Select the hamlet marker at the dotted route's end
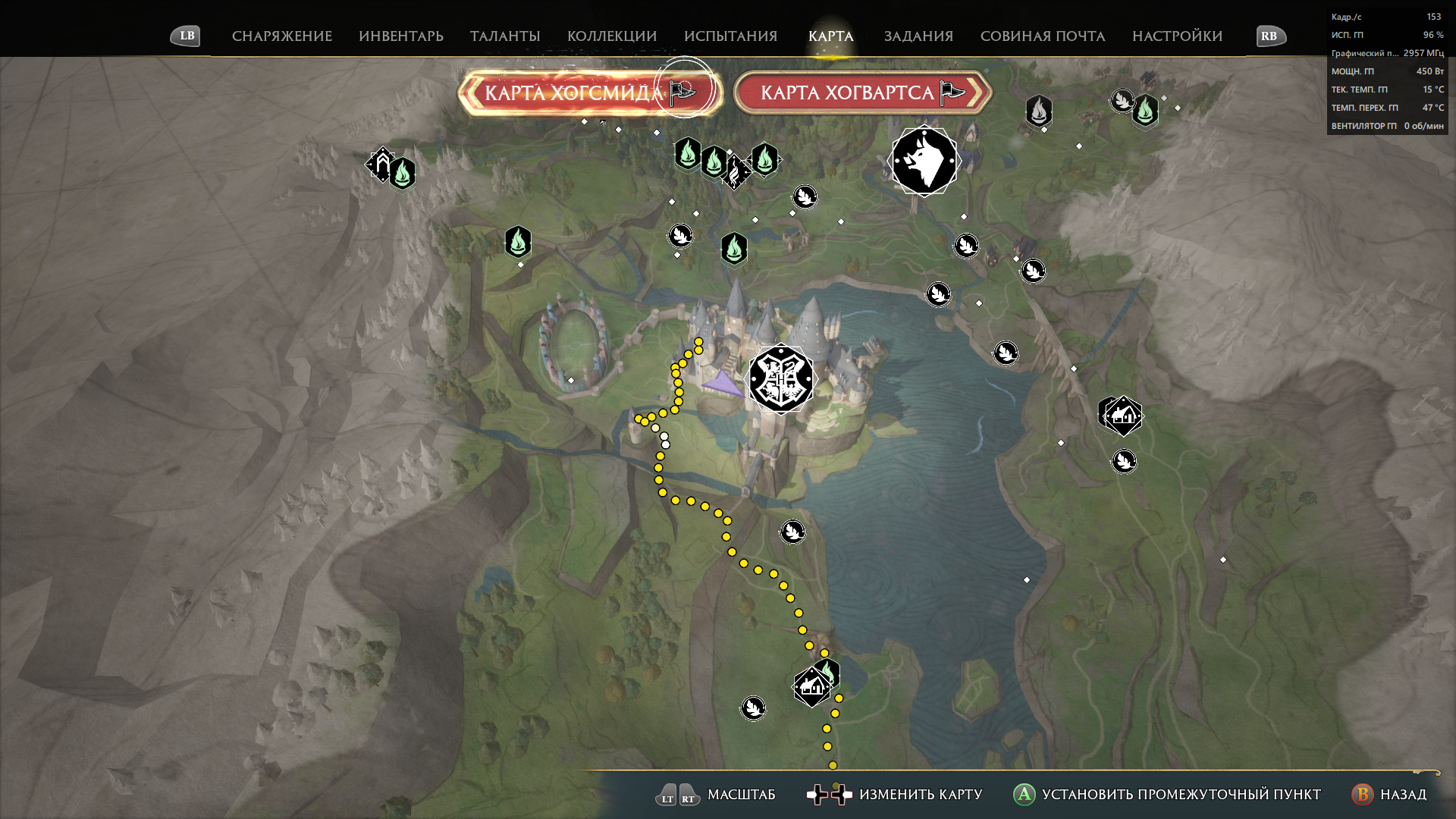The width and height of the screenshot is (1456, 819). tap(811, 687)
